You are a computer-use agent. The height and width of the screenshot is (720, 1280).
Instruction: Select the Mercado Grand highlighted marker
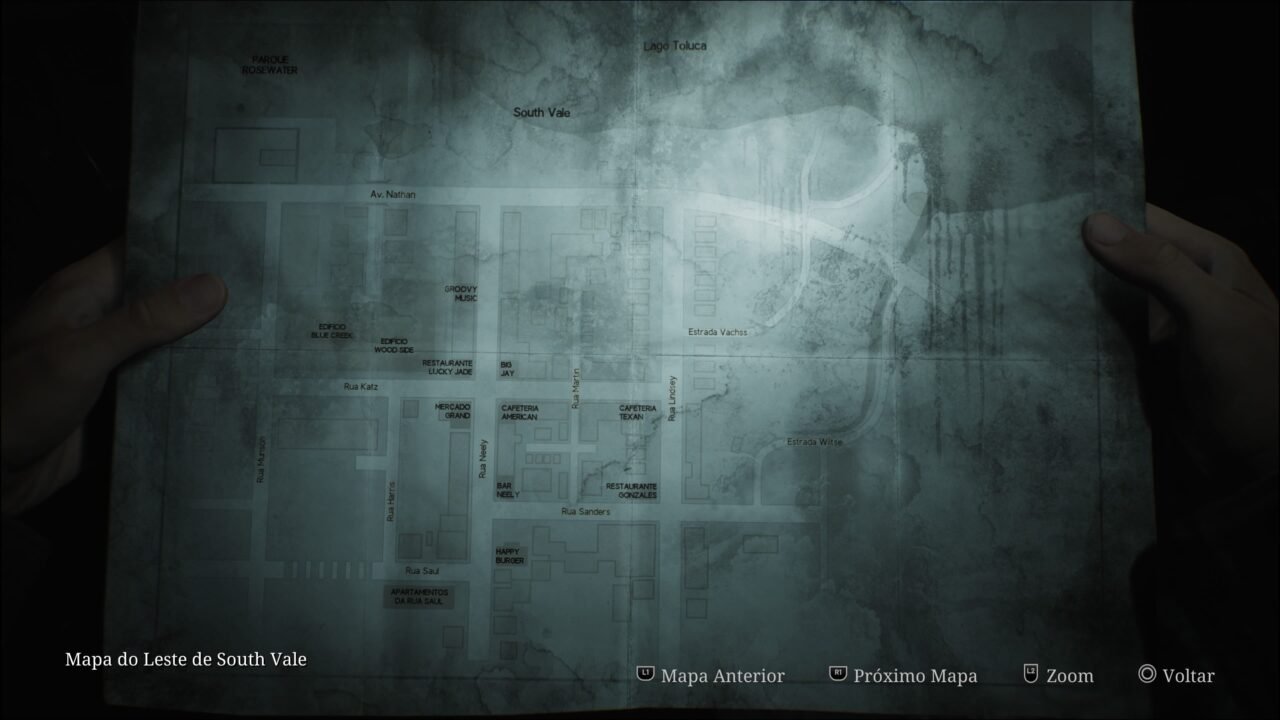tap(452, 412)
